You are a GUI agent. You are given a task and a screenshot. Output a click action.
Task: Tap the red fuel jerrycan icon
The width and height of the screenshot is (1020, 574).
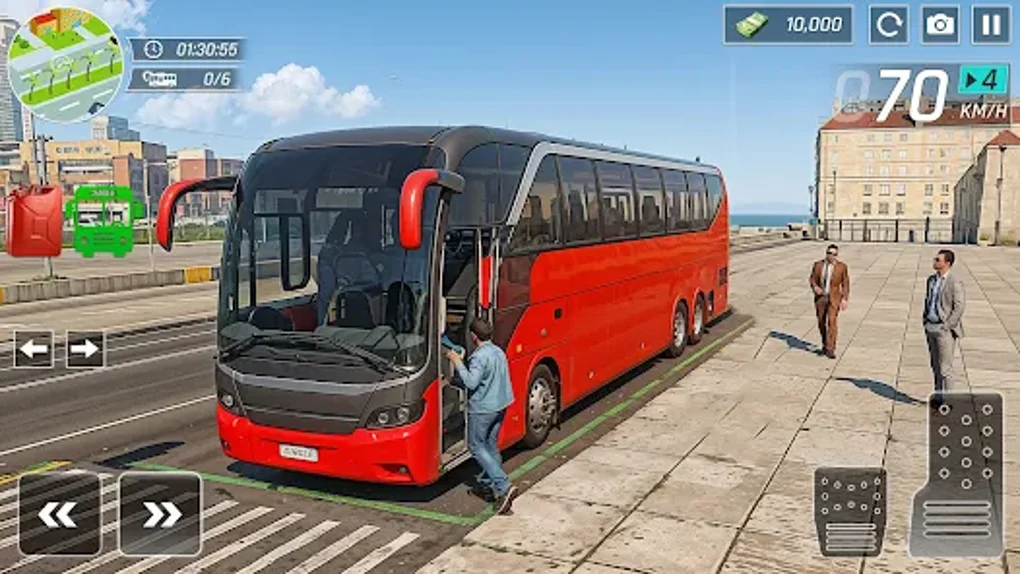(35, 220)
